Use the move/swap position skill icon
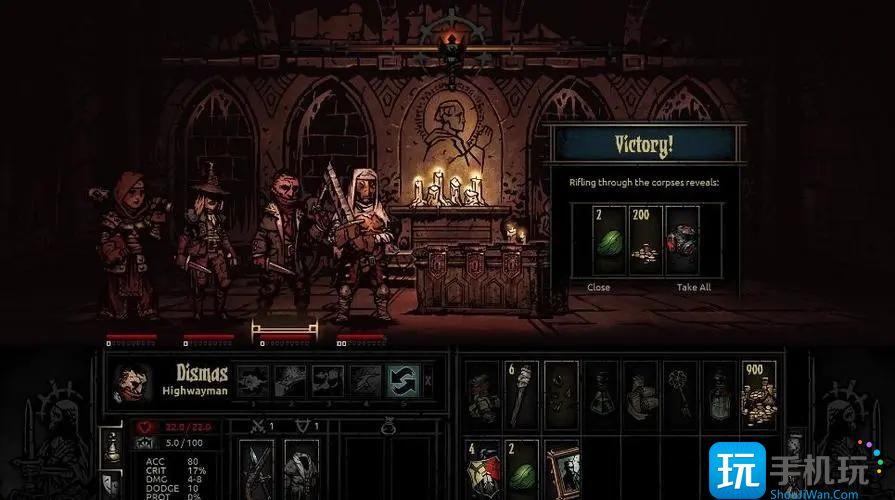Screen dimensions: 895x500 tap(400, 379)
